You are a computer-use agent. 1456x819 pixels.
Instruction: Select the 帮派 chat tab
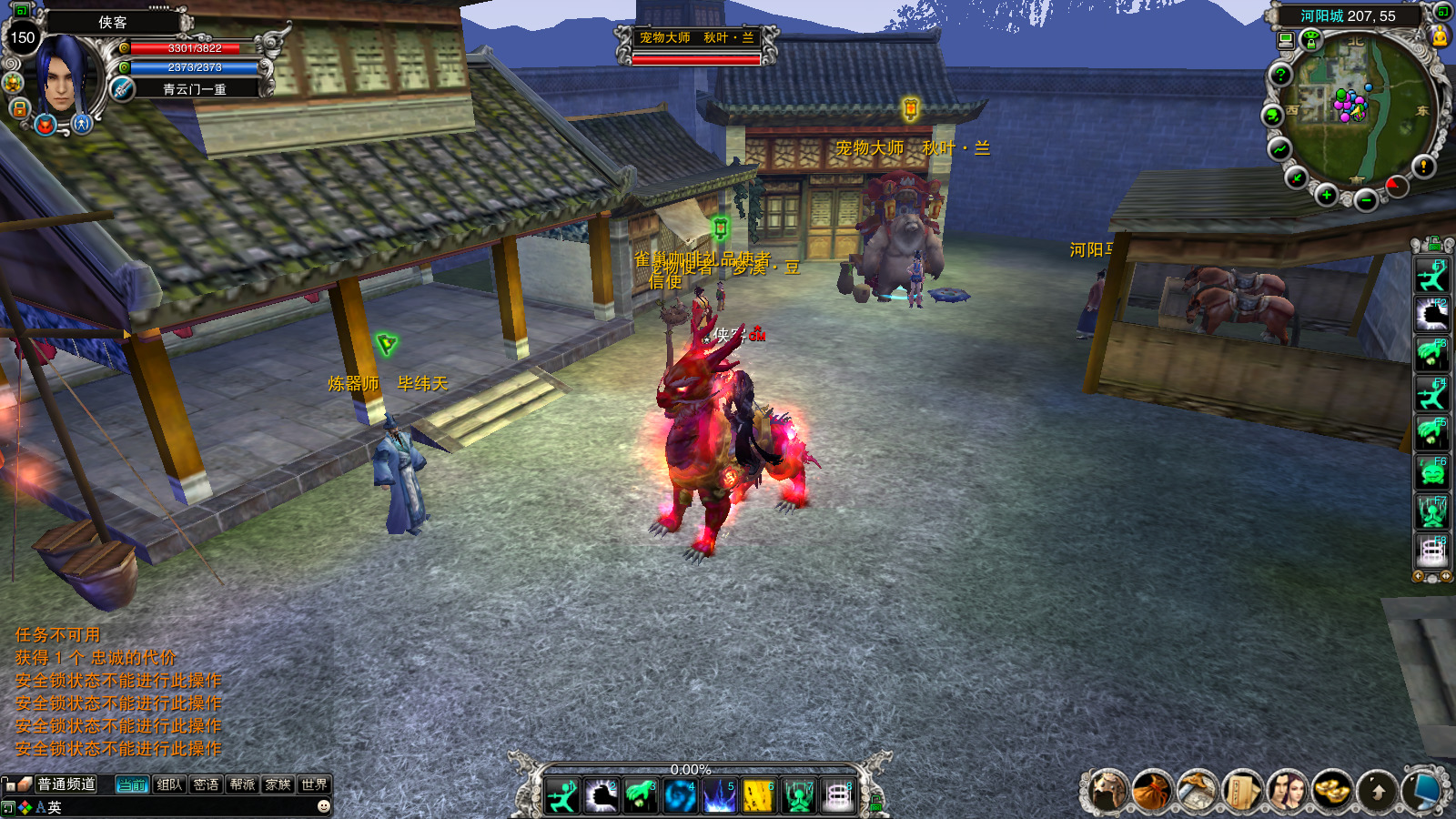tap(242, 784)
